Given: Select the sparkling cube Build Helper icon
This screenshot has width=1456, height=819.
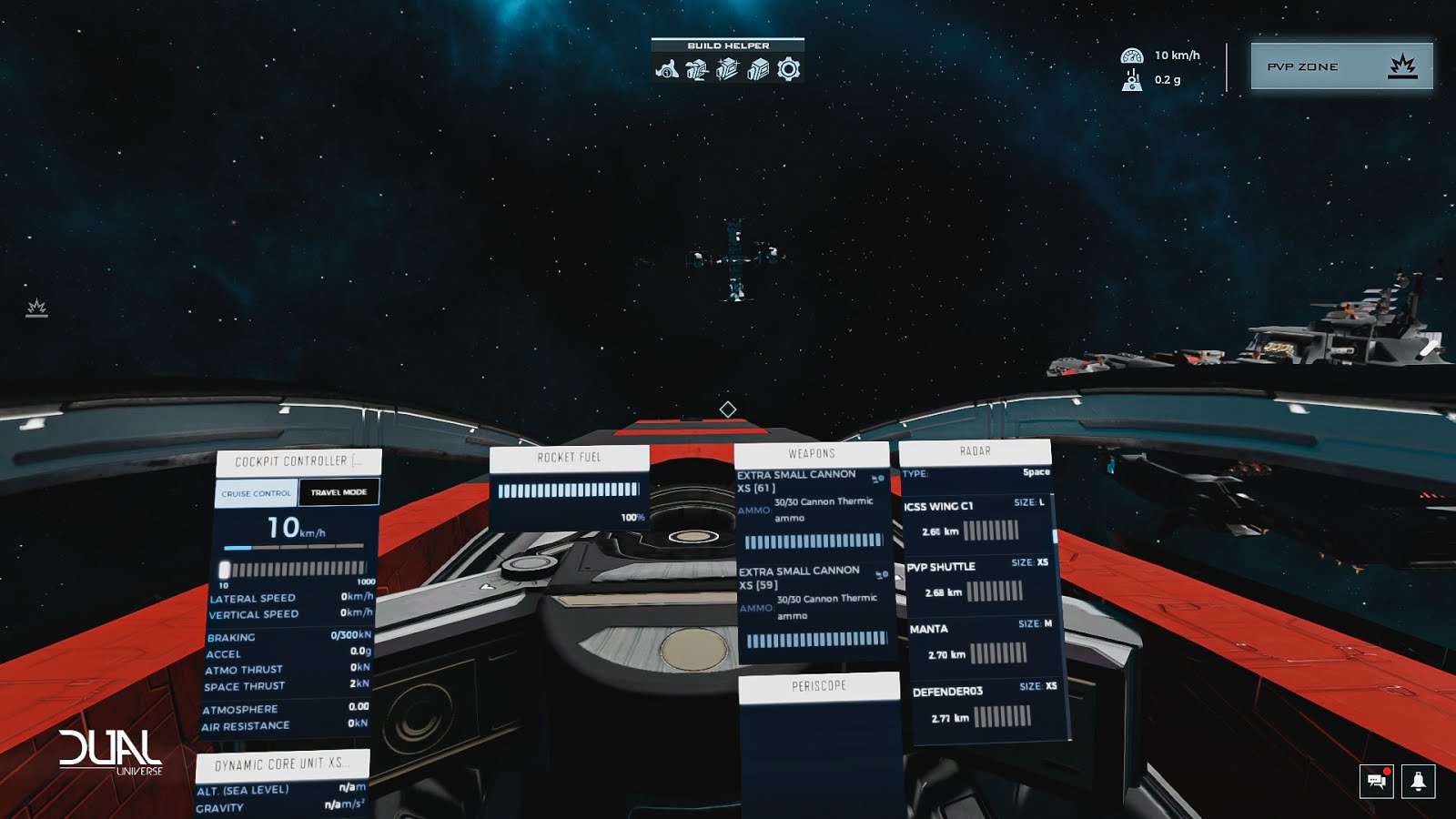Looking at the screenshot, I should tap(726, 69).
